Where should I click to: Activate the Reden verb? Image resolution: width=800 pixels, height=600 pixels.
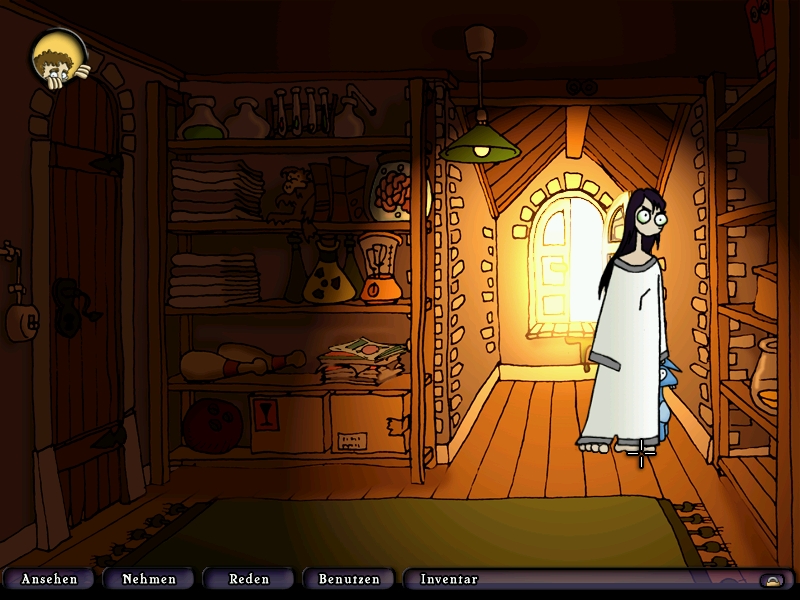pos(249,579)
